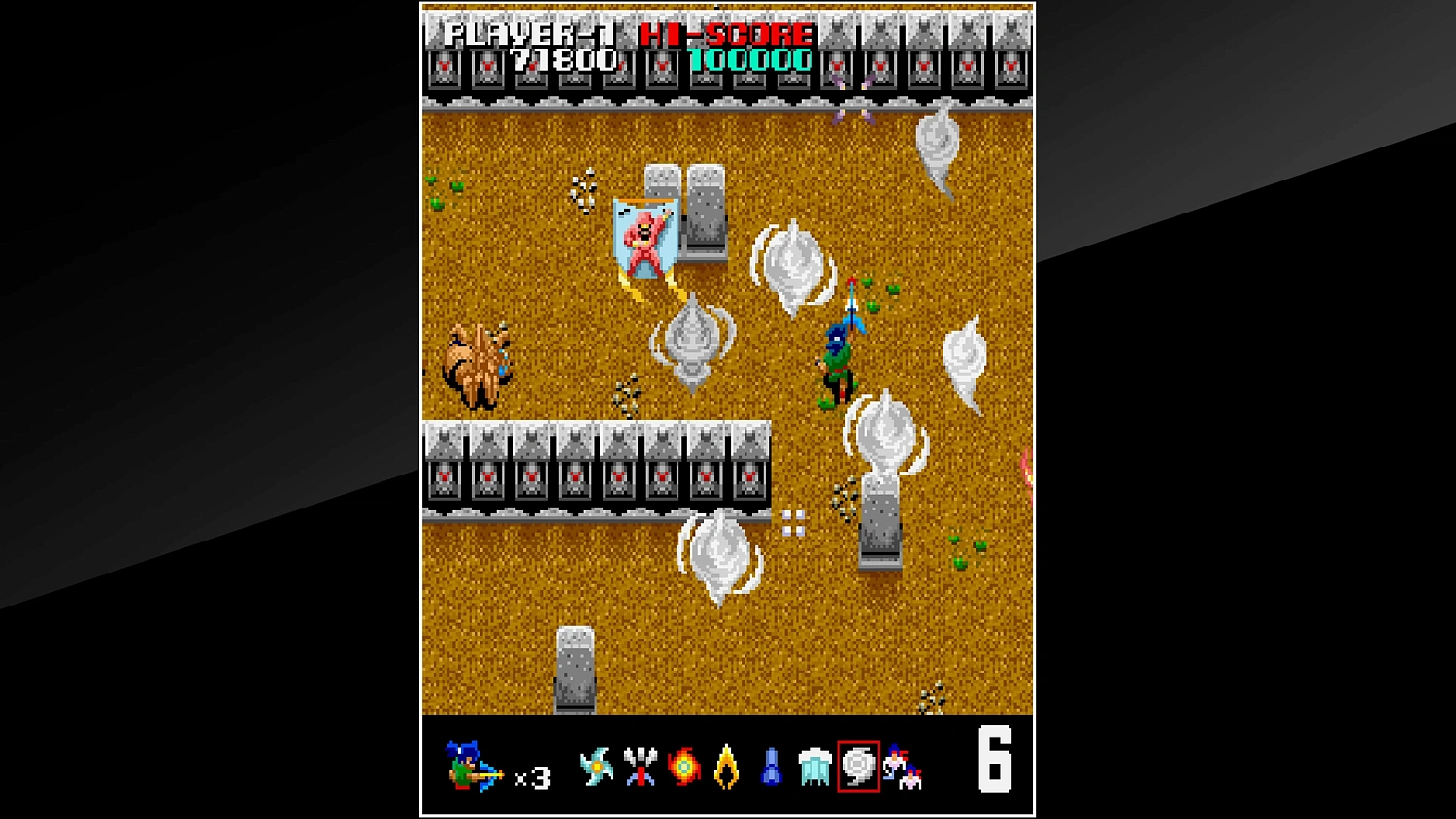Select the jellyfish shield power-up icon
The height and width of the screenshot is (819, 1456).
click(812, 767)
